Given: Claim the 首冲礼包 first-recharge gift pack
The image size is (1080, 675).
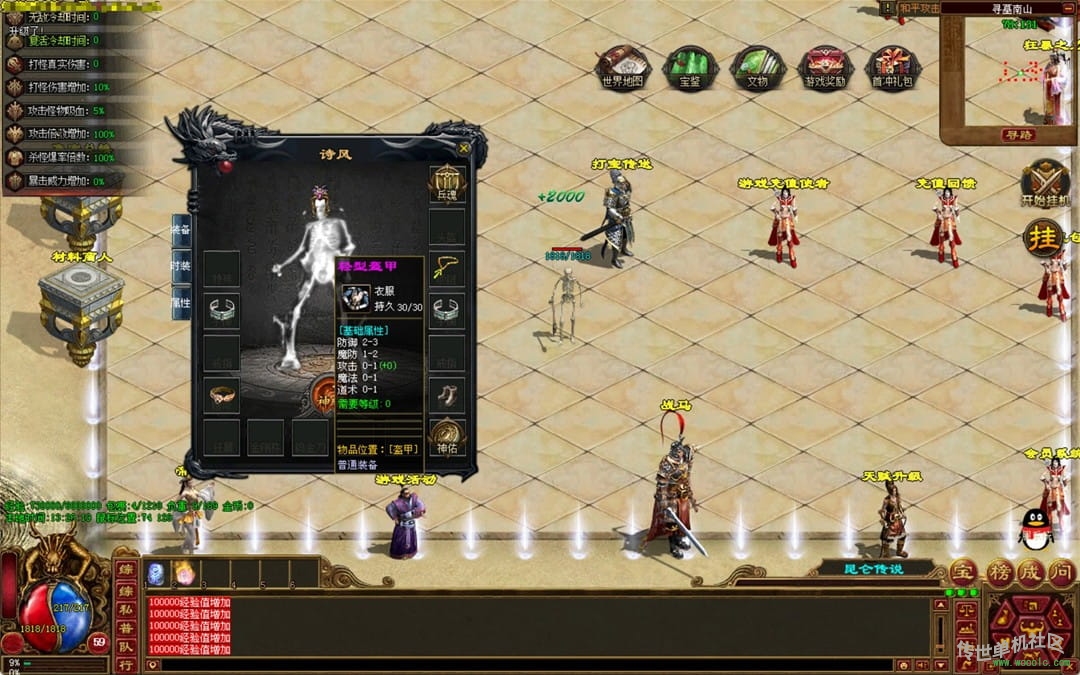Looking at the screenshot, I should pos(892,66).
